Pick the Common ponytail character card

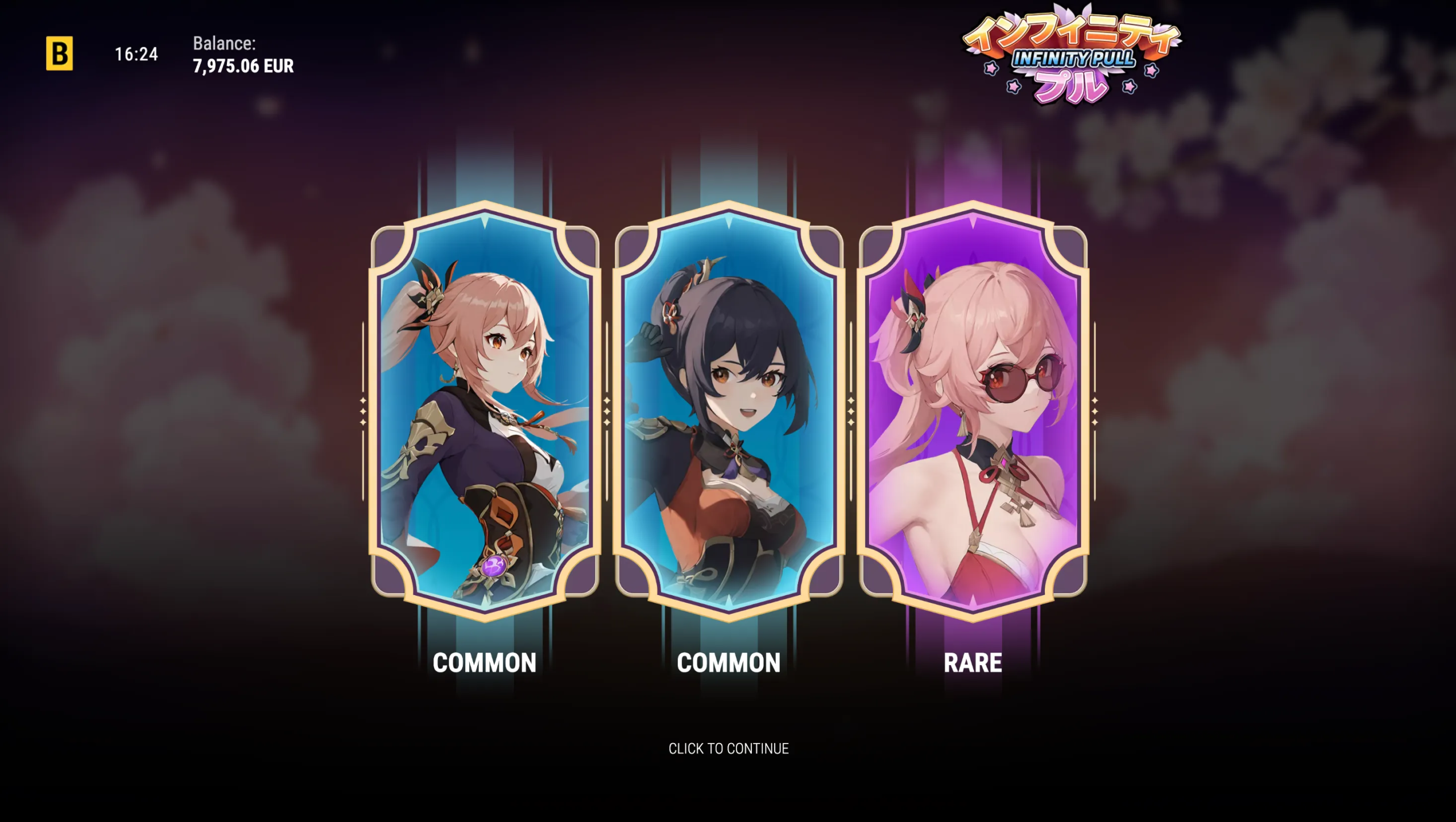point(485,409)
